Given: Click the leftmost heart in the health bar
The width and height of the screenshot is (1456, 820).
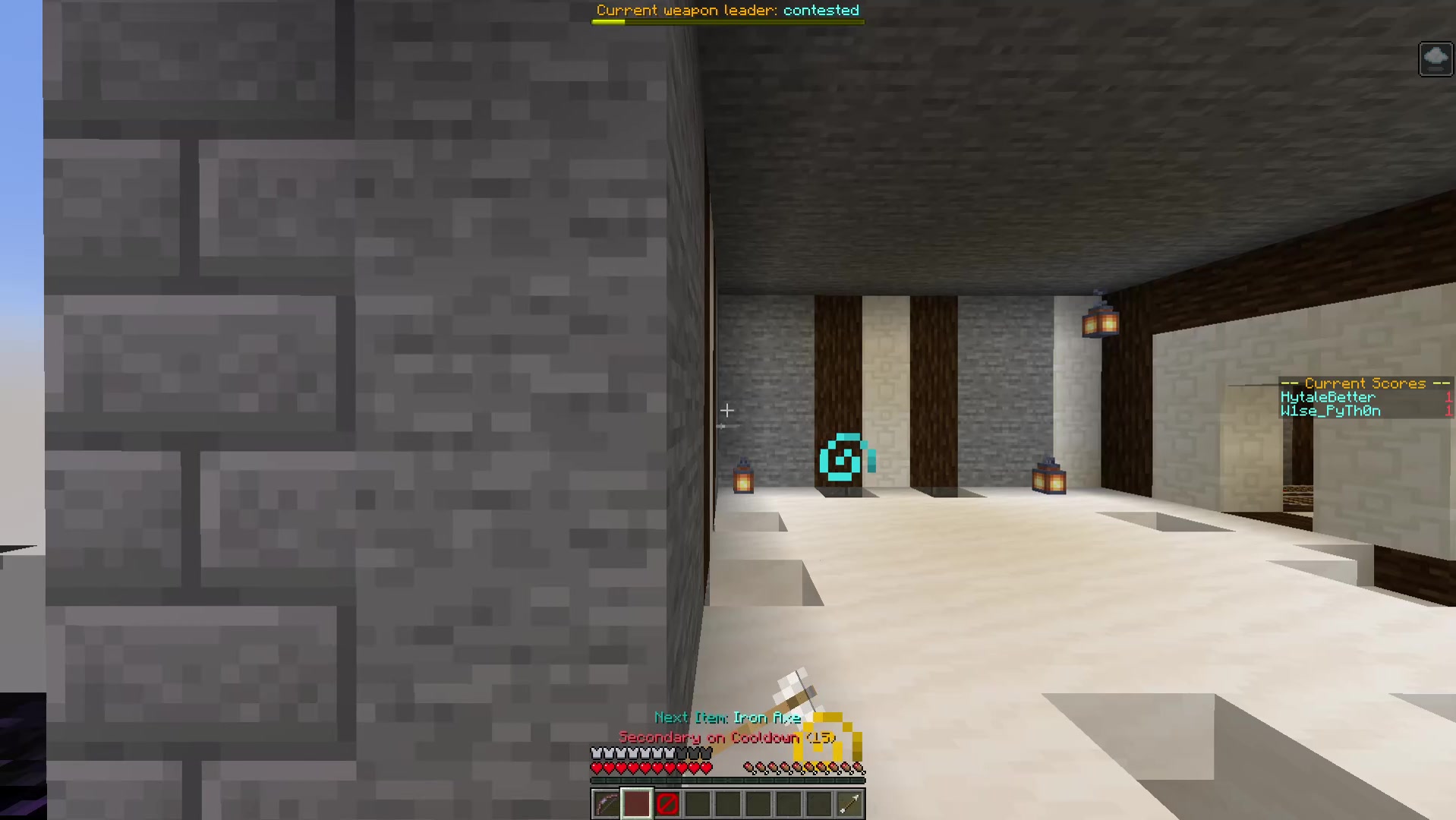Looking at the screenshot, I should pyautogui.click(x=596, y=766).
